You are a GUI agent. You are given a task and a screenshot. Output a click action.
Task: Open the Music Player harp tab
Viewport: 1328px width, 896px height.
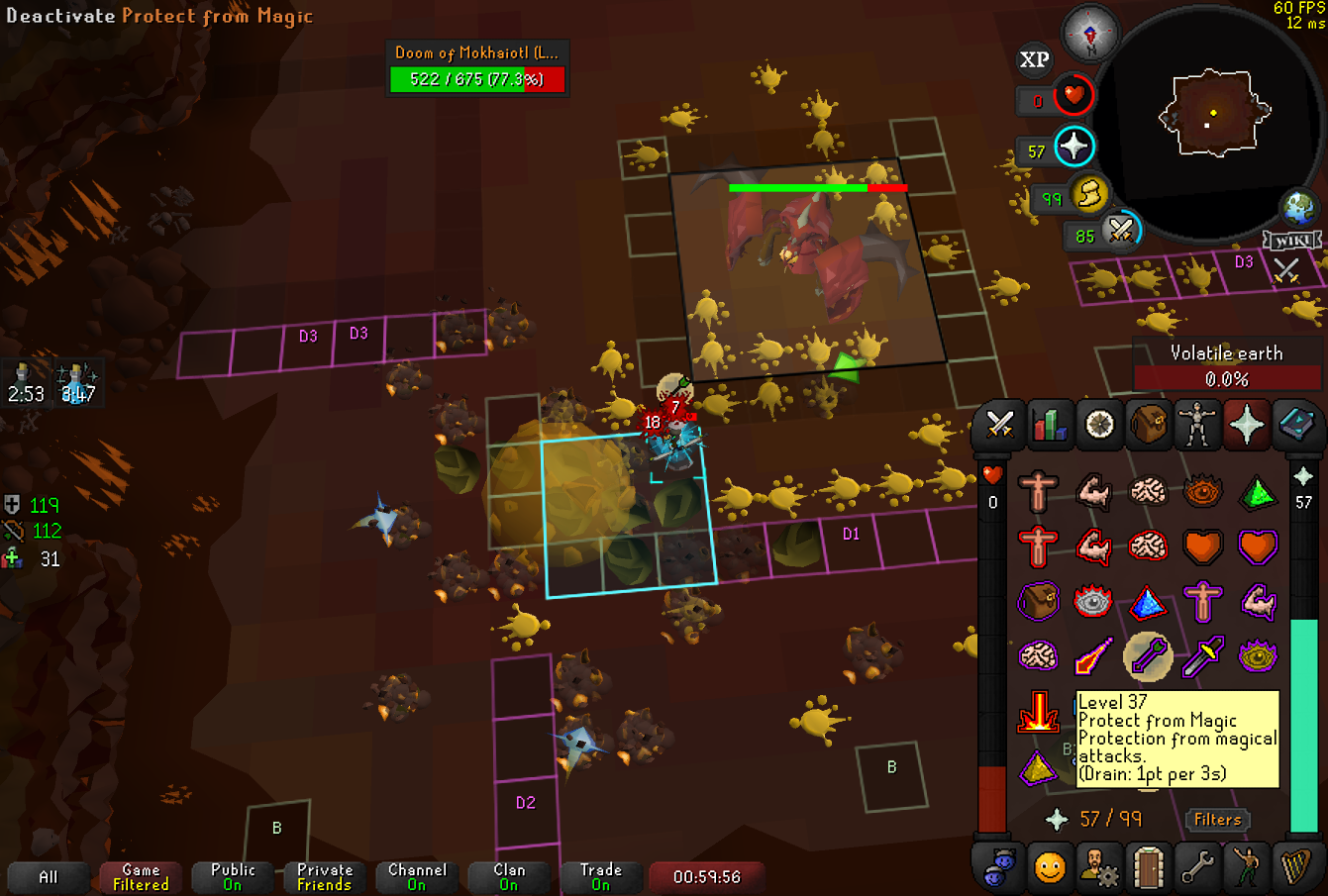point(1295,868)
